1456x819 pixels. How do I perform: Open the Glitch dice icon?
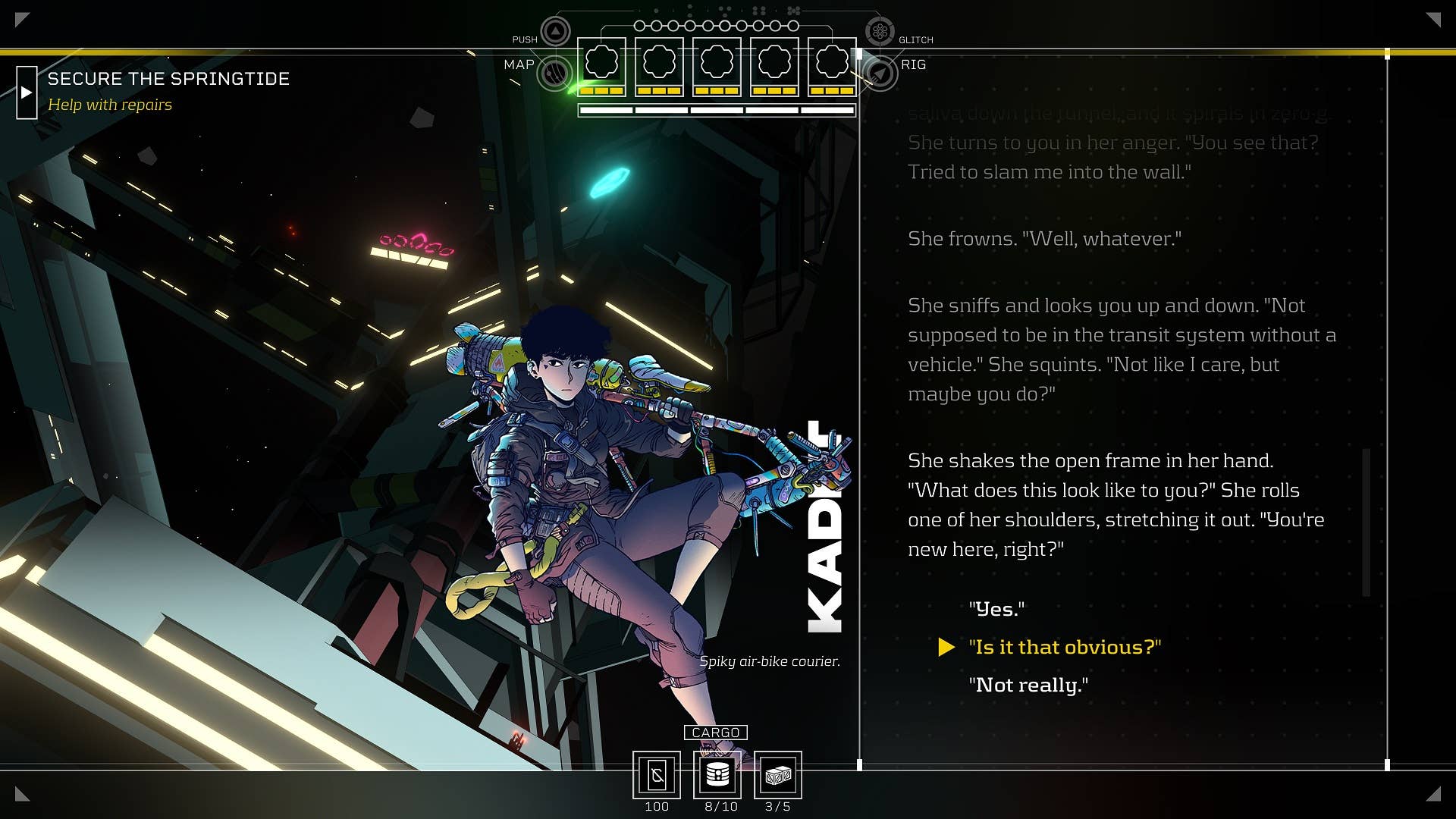point(880,32)
